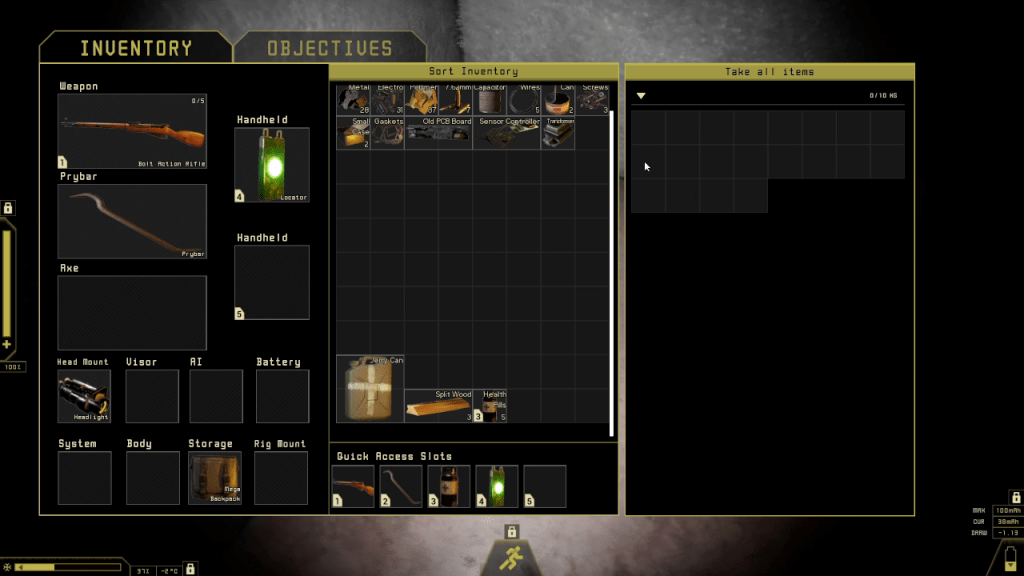
Task: Click the equipped Locator handheld slot
Action: [x=271, y=165]
